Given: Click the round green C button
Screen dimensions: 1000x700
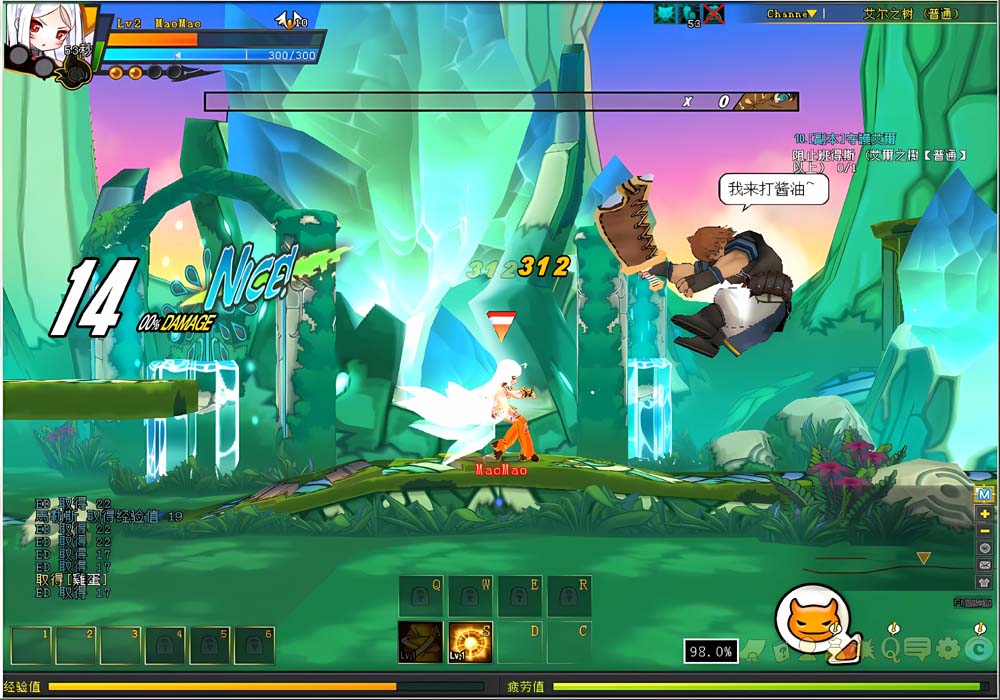Looking at the screenshot, I should [979, 649].
